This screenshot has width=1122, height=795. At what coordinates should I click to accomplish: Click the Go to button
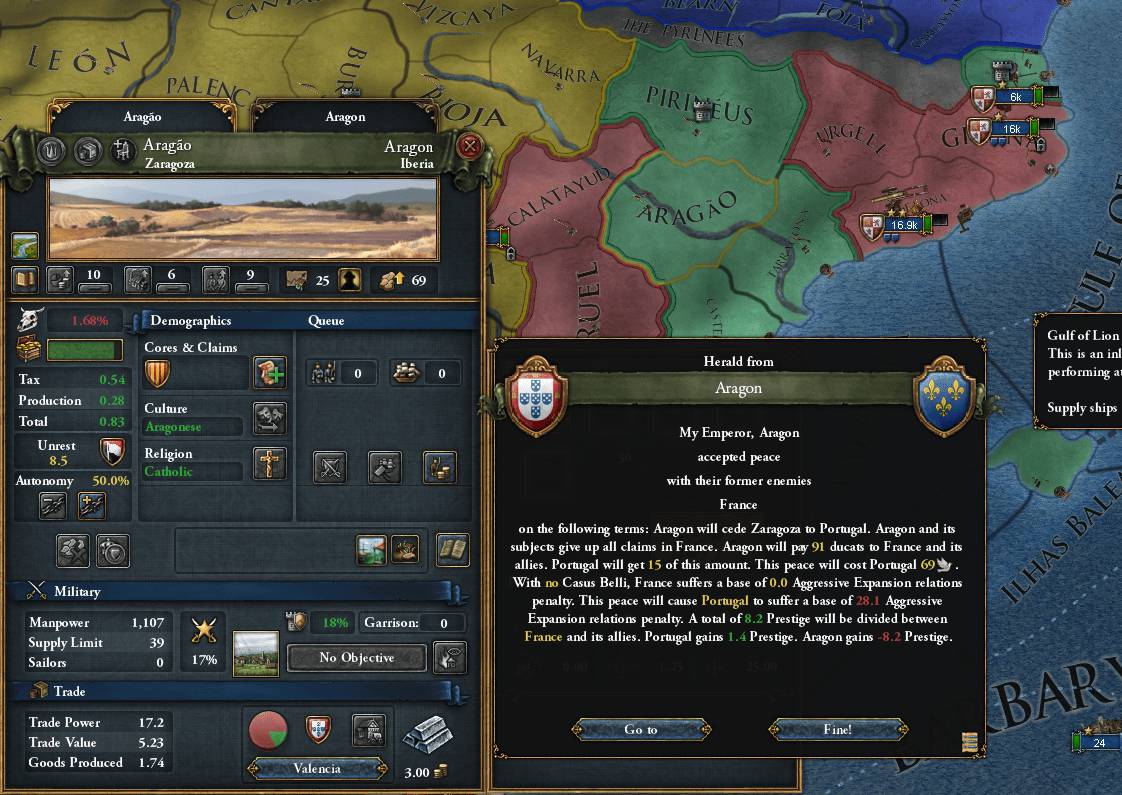(x=640, y=730)
